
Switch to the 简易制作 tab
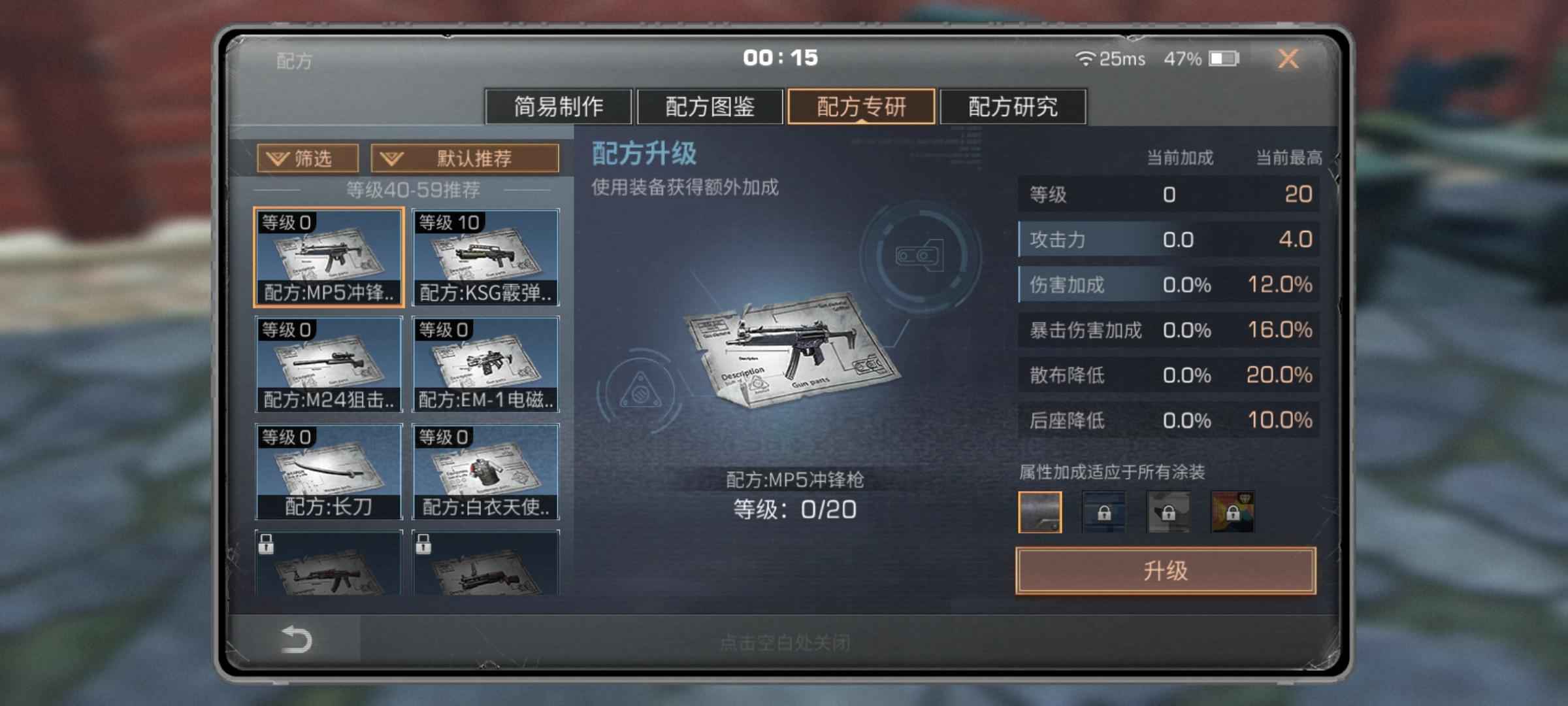point(558,107)
